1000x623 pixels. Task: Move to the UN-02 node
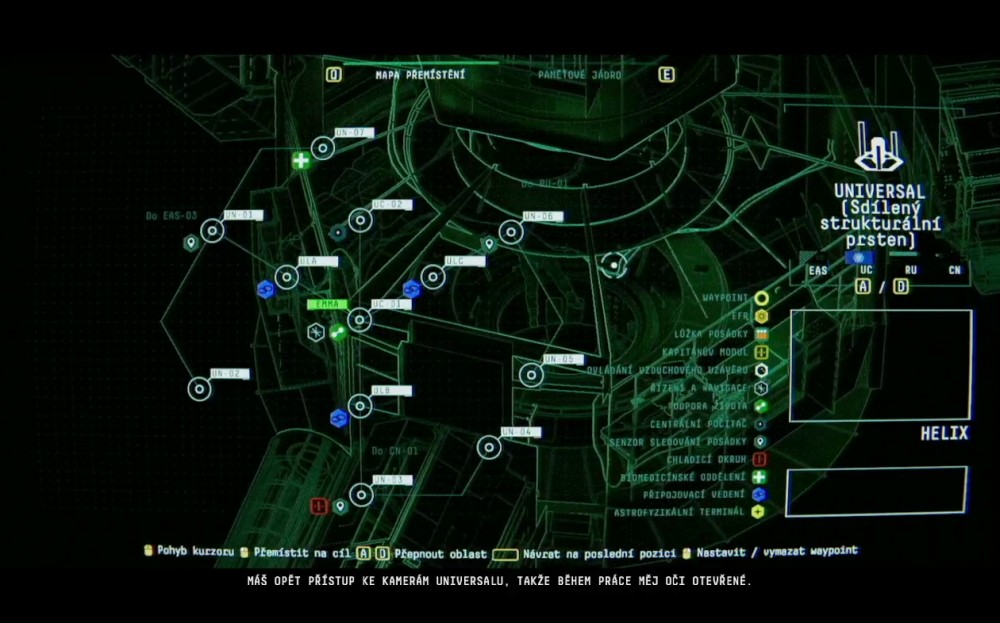coord(200,389)
